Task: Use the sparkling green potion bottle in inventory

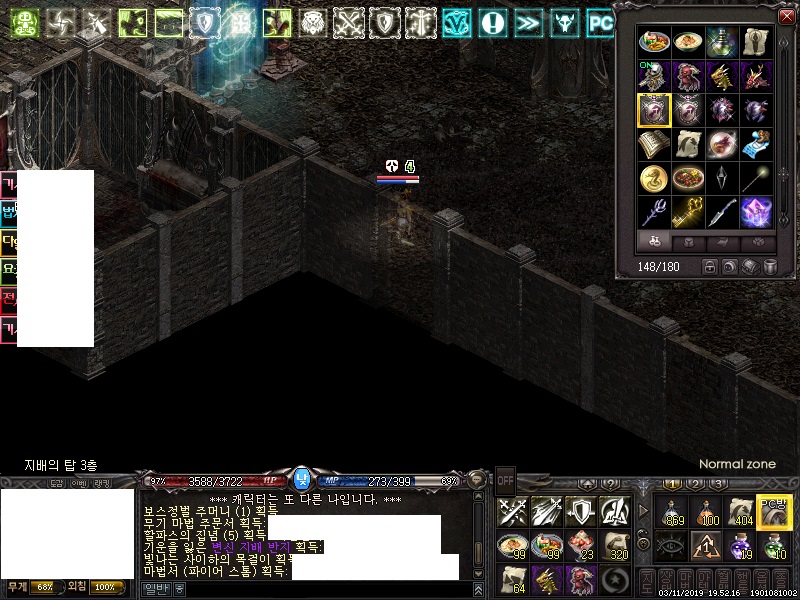Action: pyautogui.click(x=721, y=42)
